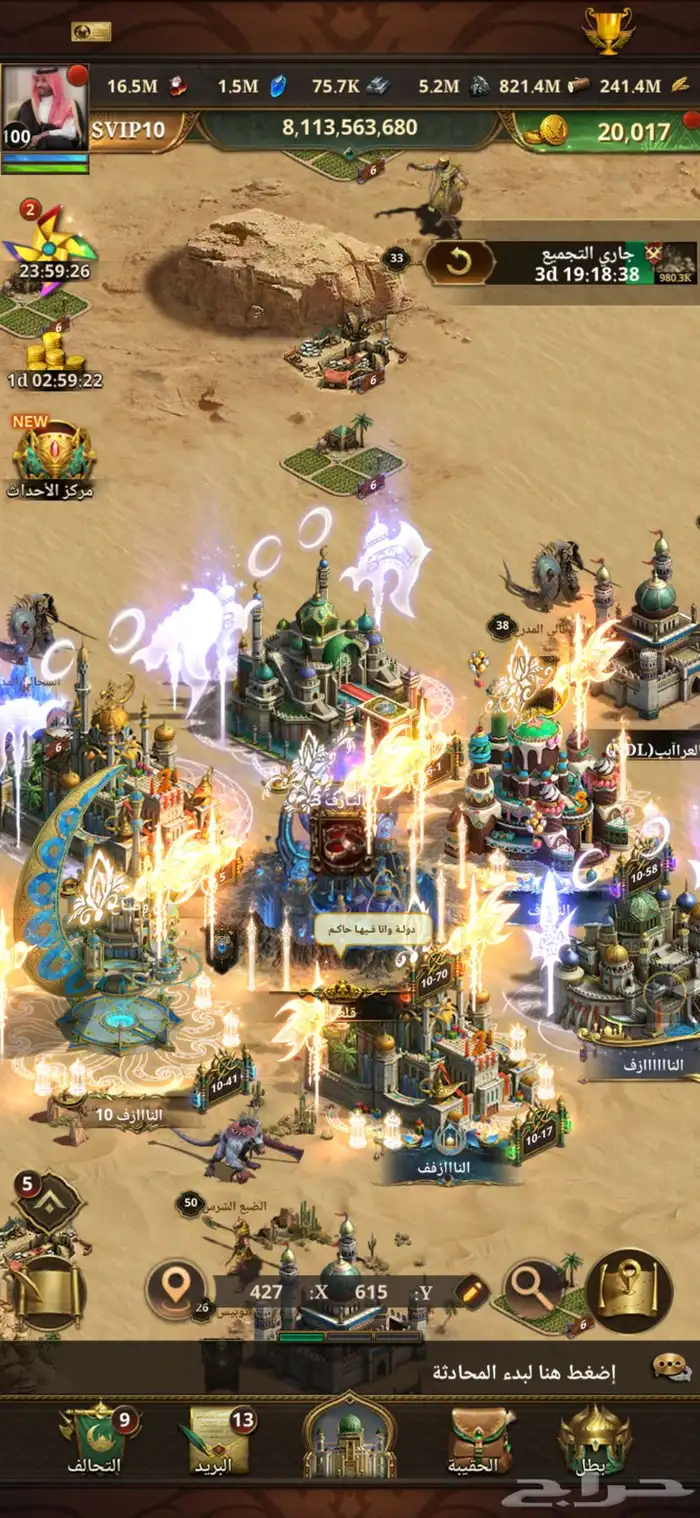700x1518 pixels.
Task: Open the location pin bookmarks
Action: [x=177, y=1290]
